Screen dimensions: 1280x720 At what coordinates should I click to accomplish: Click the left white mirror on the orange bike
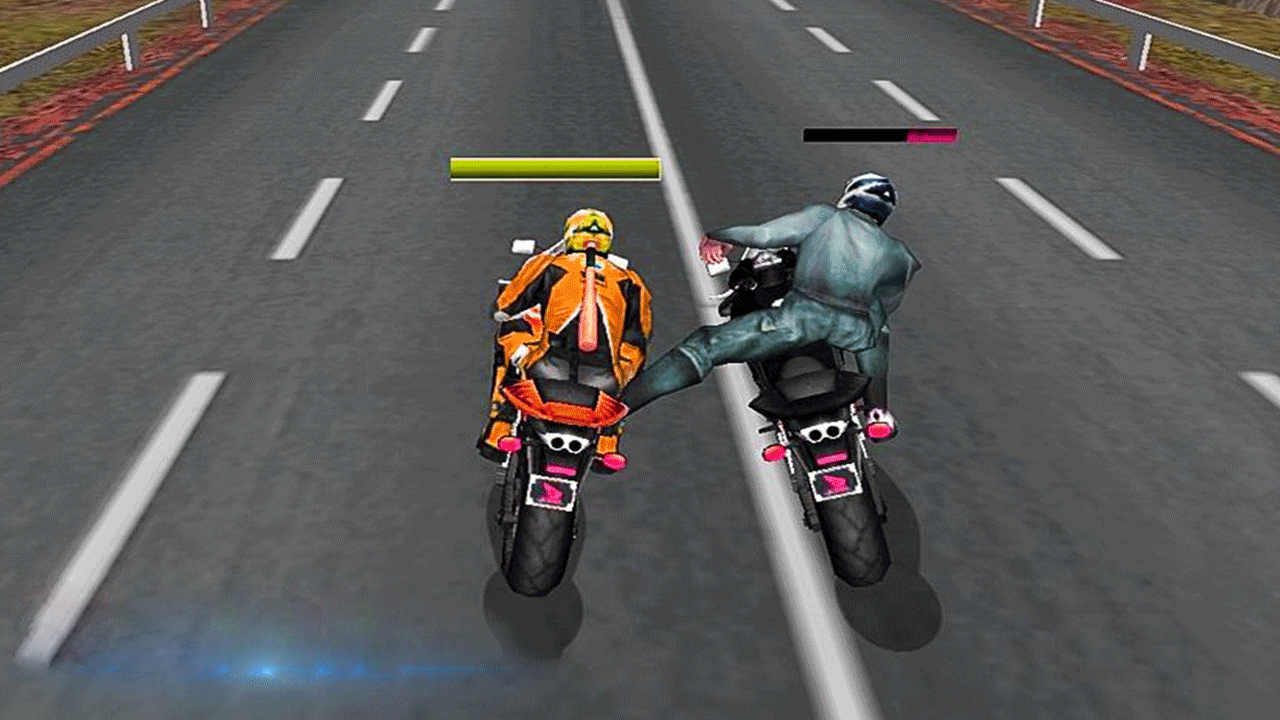pos(523,244)
